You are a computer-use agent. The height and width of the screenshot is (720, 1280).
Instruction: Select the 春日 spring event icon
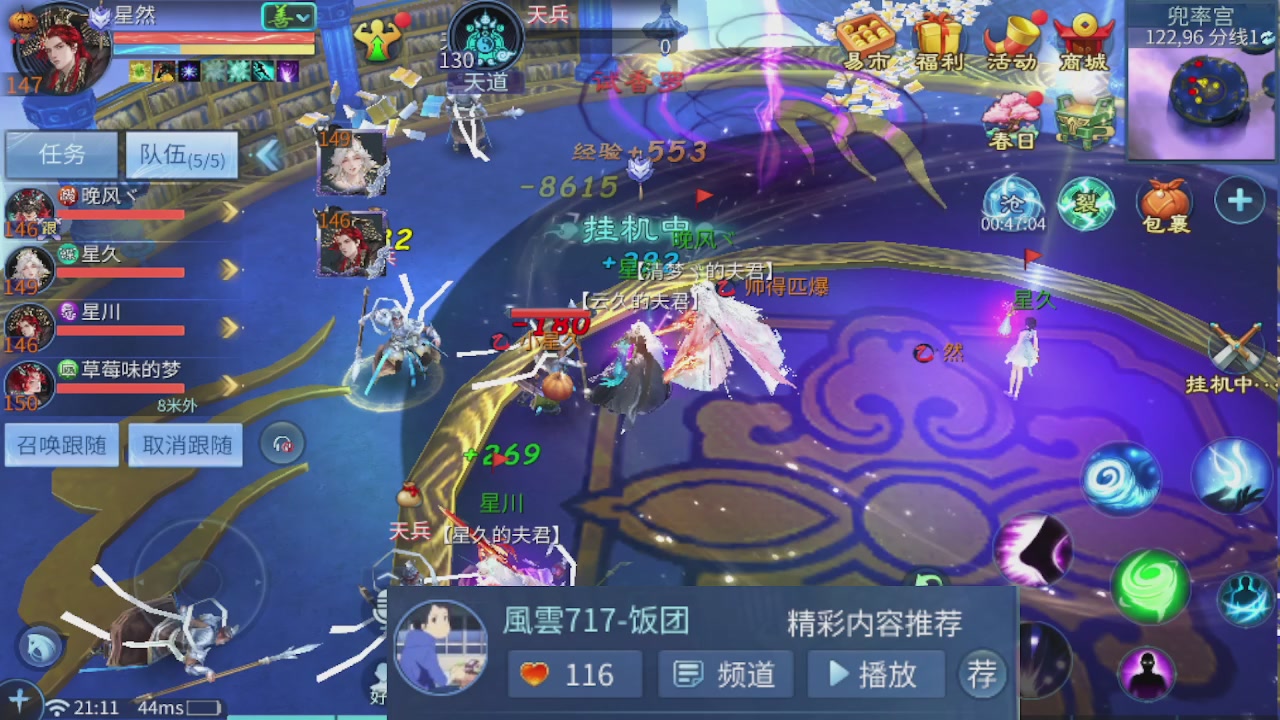(x=1010, y=120)
